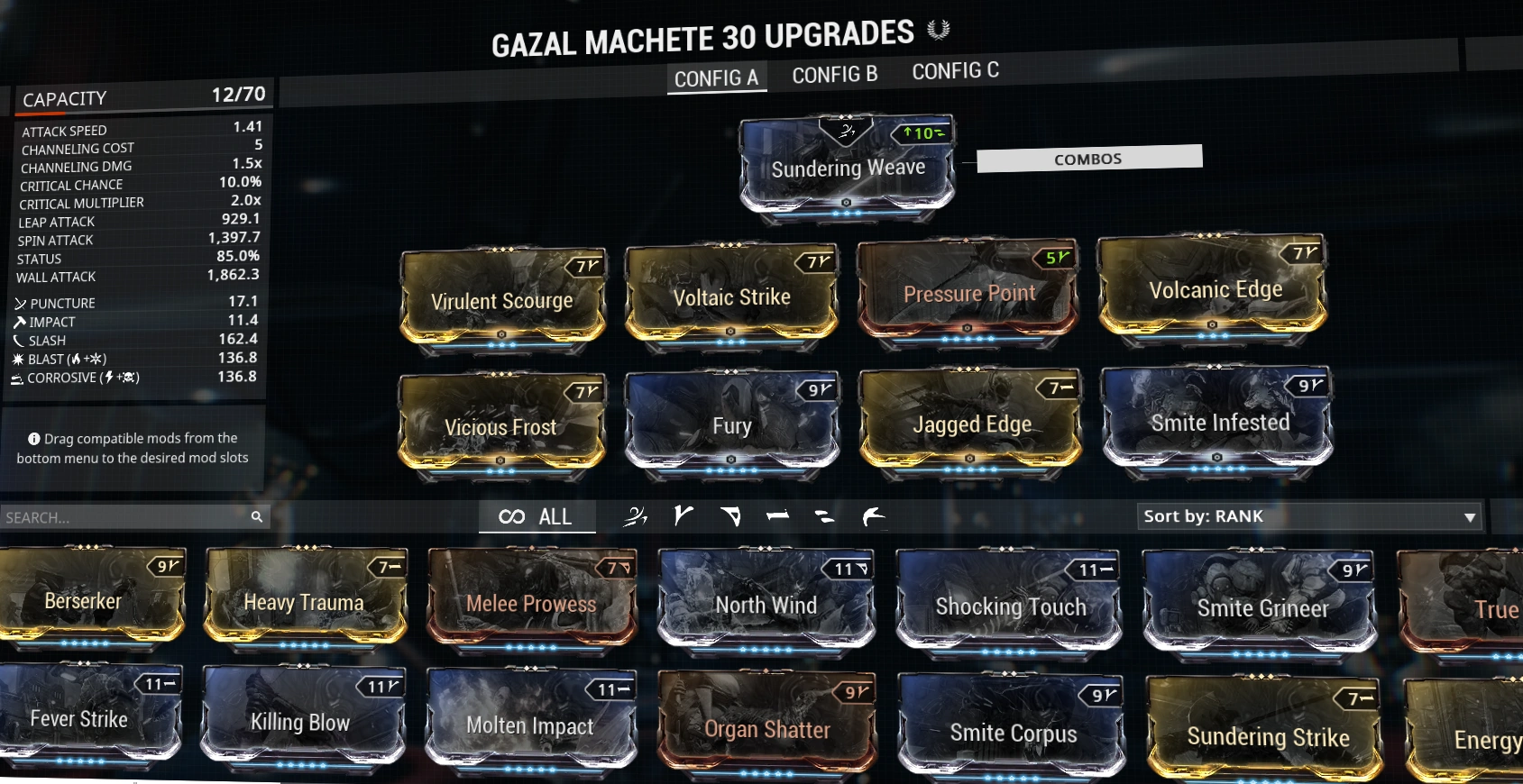Viewport: 1523px width, 784px height.
Task: Filter mods by Naramon polarity icon
Action: click(777, 515)
